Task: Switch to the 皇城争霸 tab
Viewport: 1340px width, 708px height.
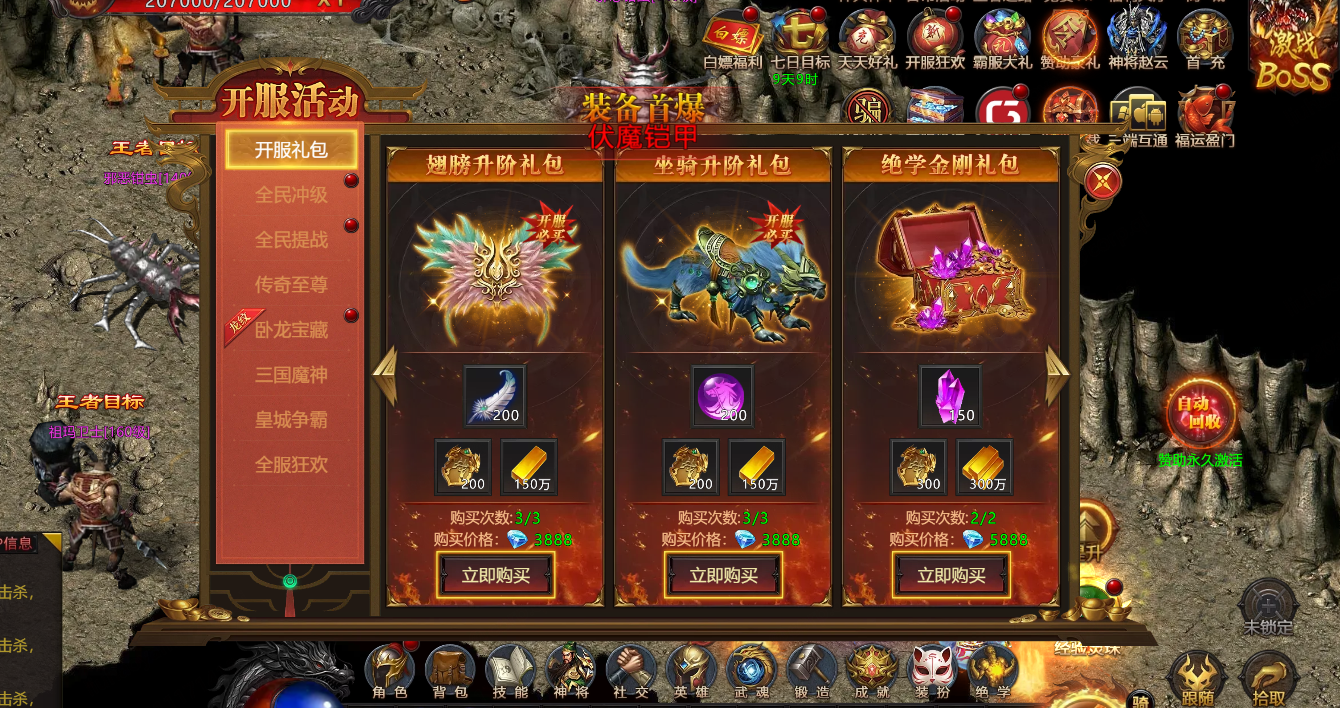Action: click(291, 420)
